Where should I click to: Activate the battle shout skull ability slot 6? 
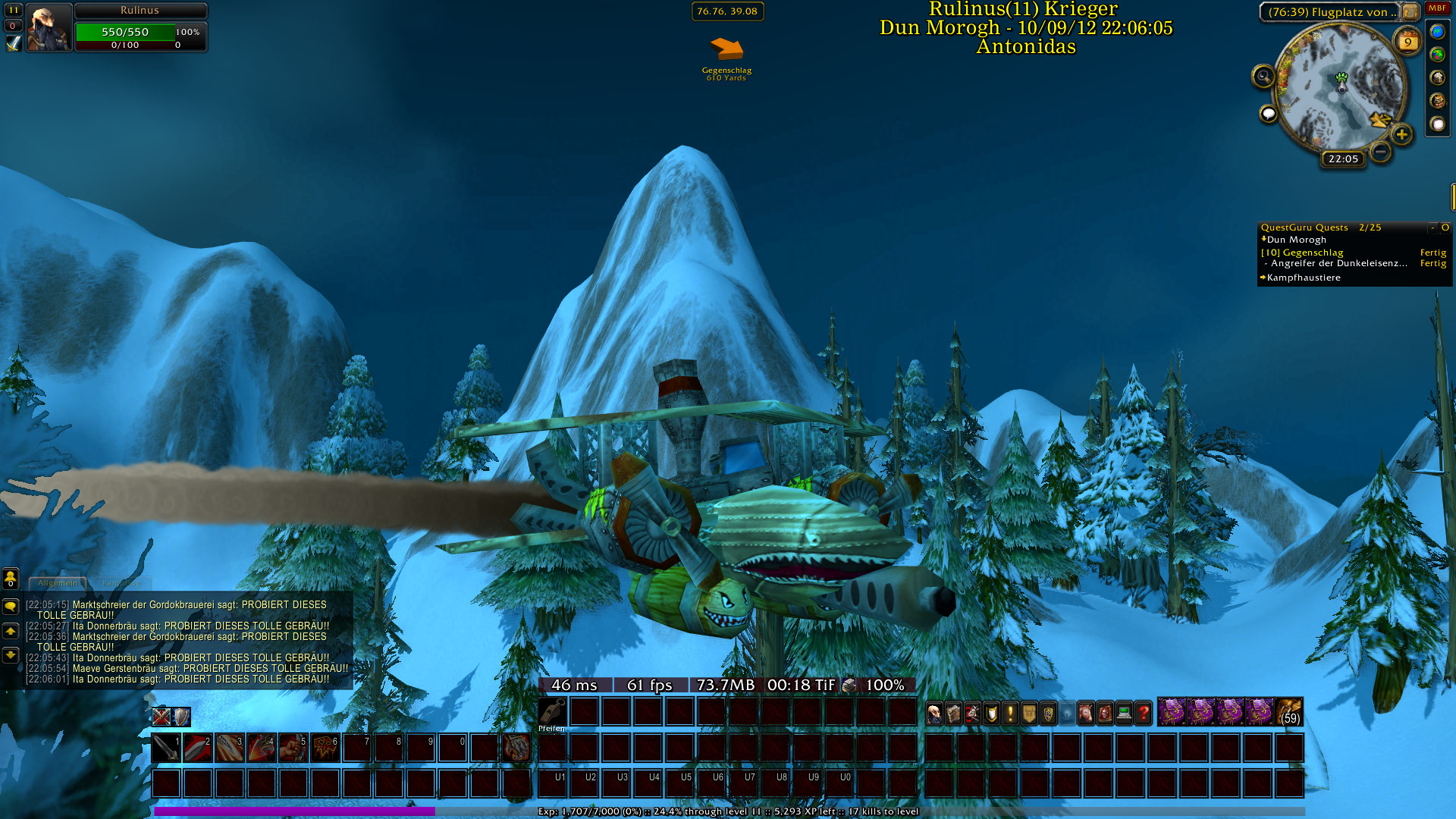tap(325, 748)
